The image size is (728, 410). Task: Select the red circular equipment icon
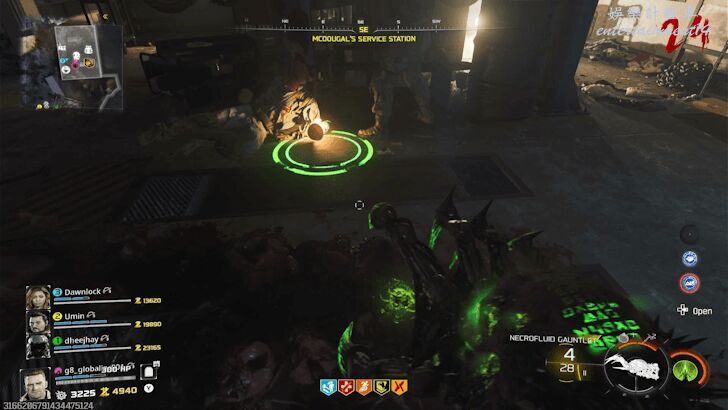(x=689, y=283)
